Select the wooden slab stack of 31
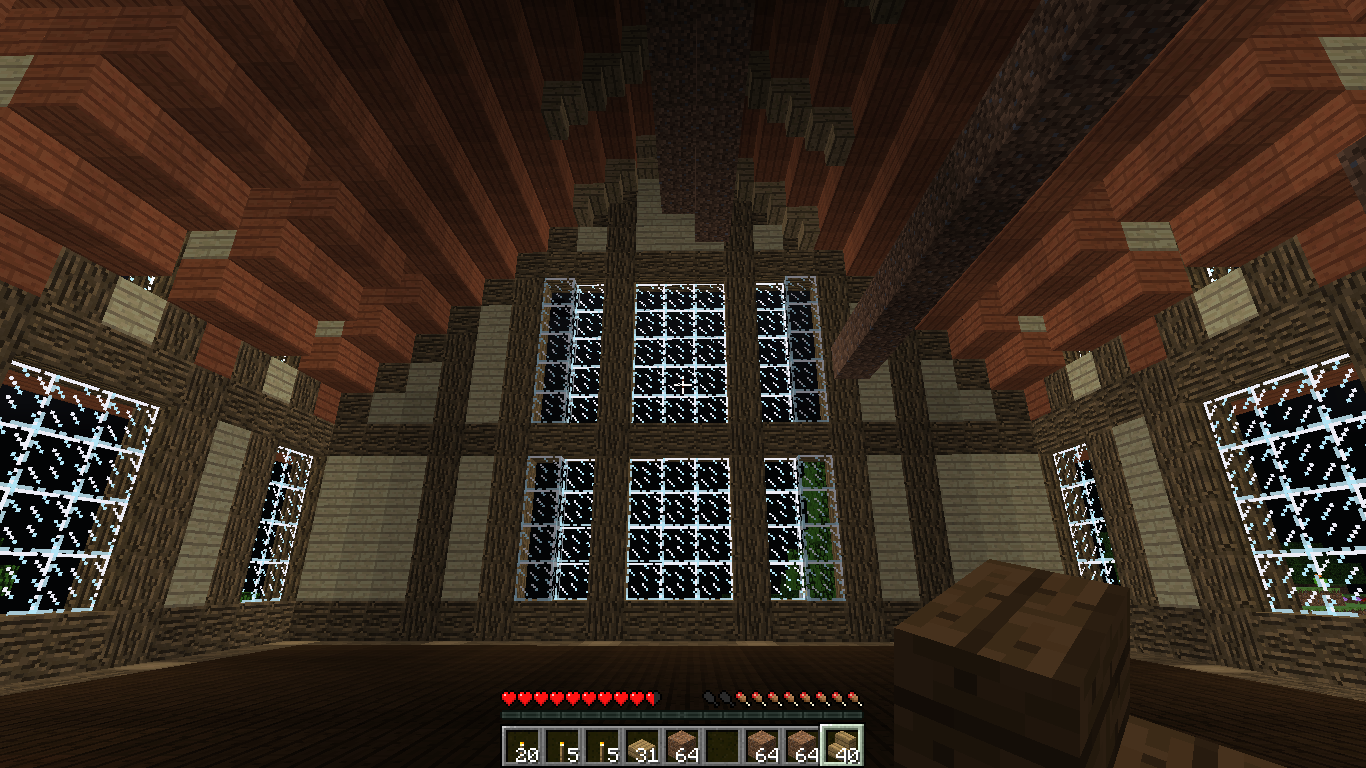 tap(641, 746)
